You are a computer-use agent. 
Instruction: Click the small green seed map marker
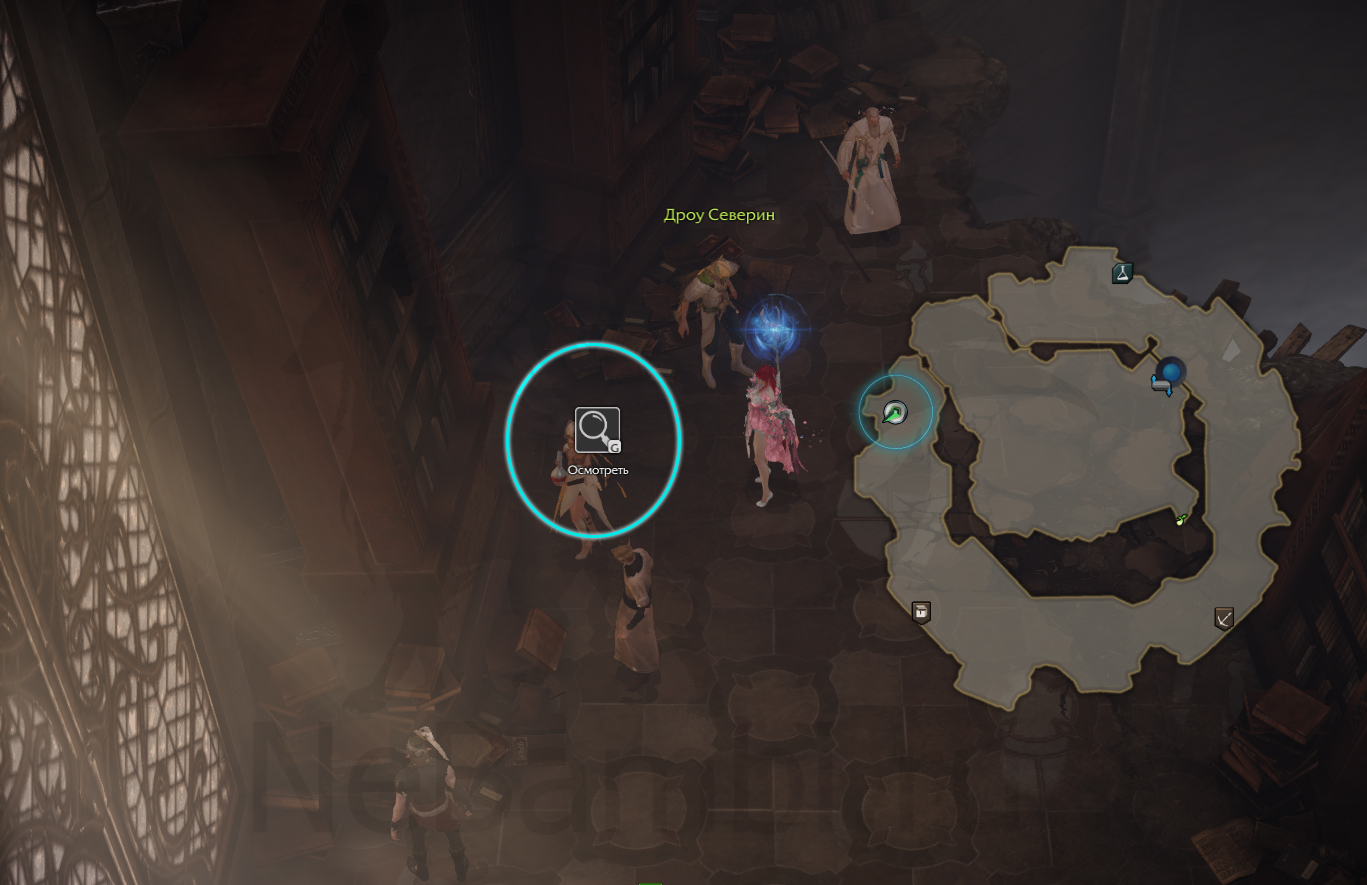1182,518
